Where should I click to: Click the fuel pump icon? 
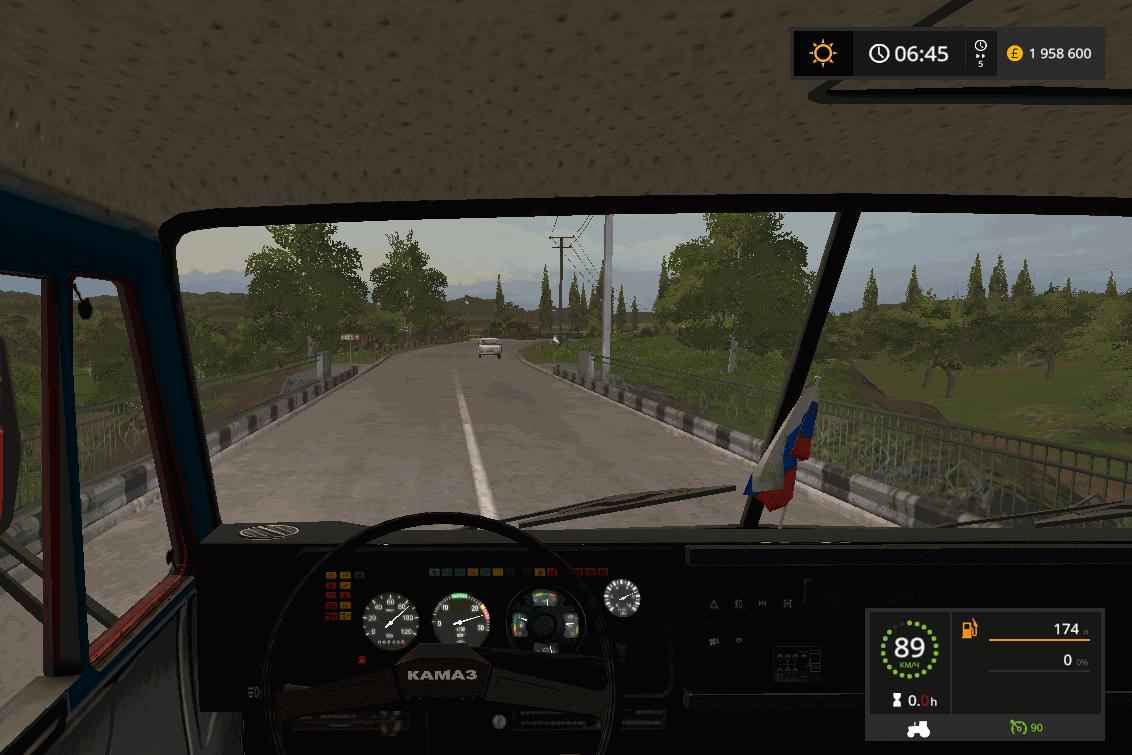coord(969,629)
